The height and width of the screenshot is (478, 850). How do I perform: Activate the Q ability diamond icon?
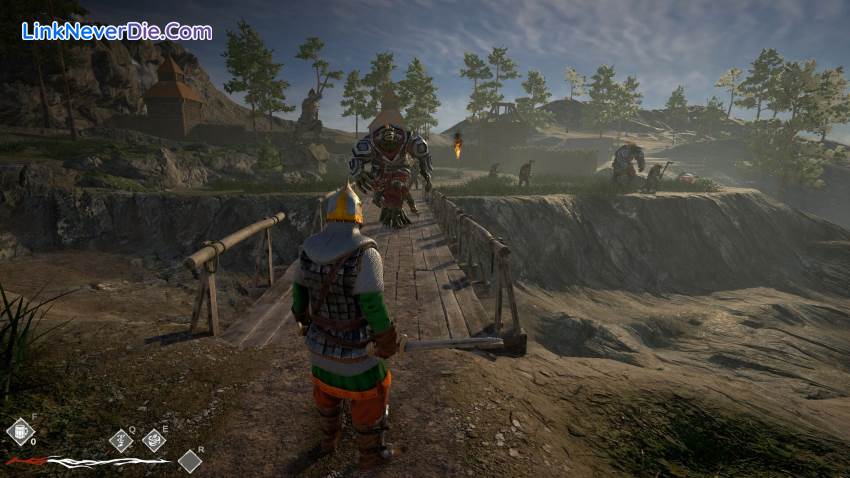[x=121, y=440]
